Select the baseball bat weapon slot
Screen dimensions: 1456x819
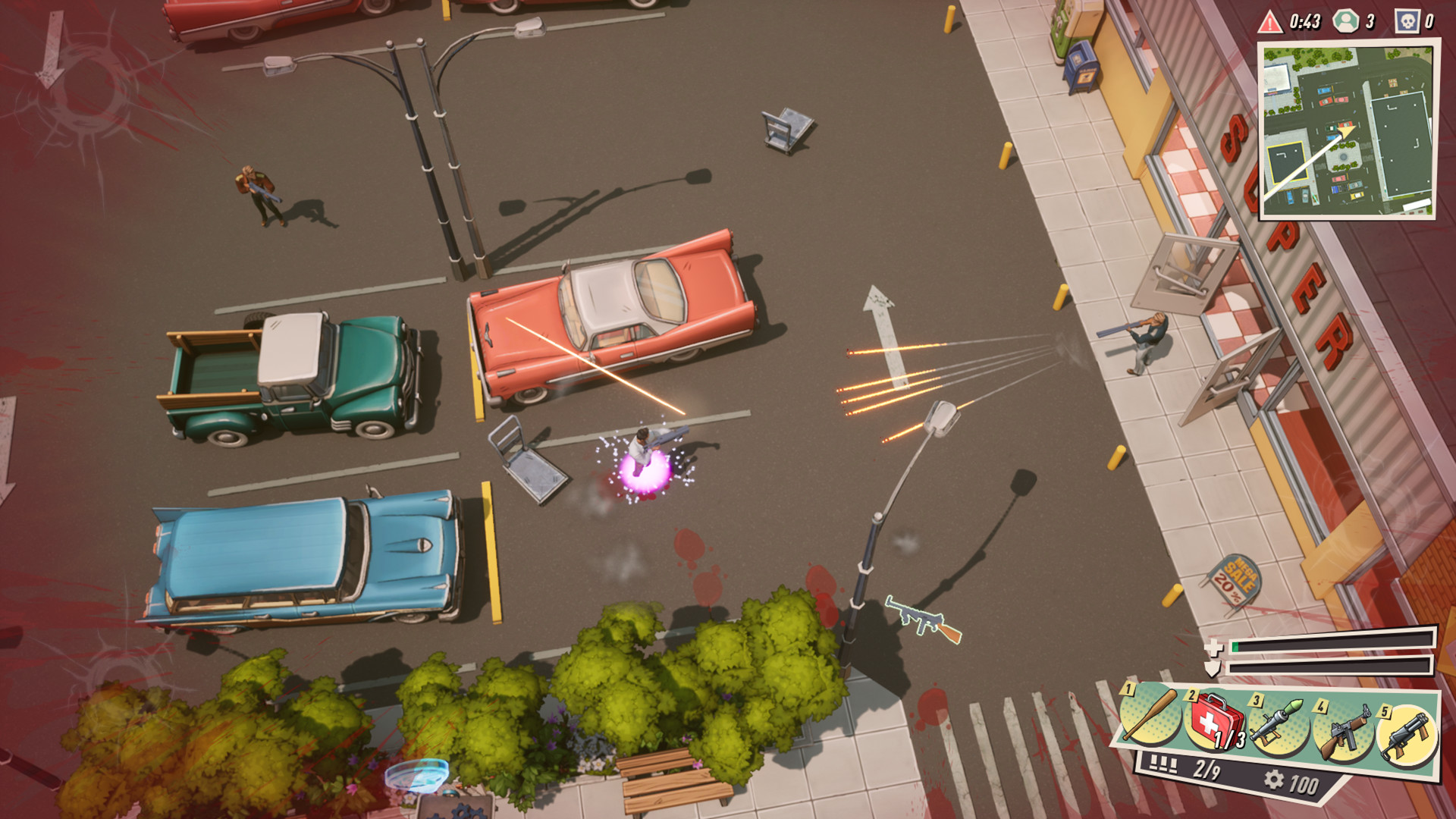1150,717
